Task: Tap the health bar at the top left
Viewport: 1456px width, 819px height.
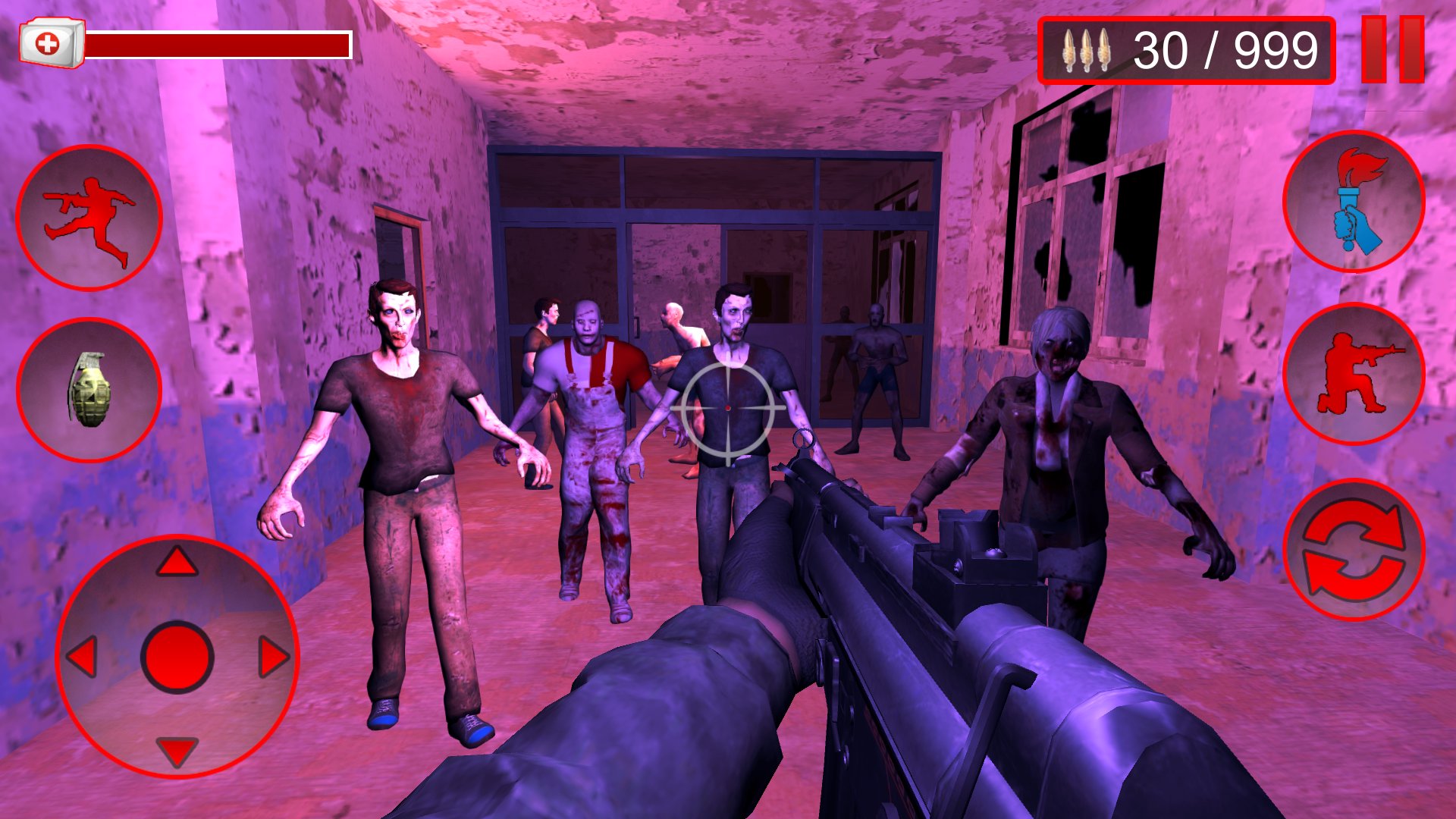Action: (220, 44)
